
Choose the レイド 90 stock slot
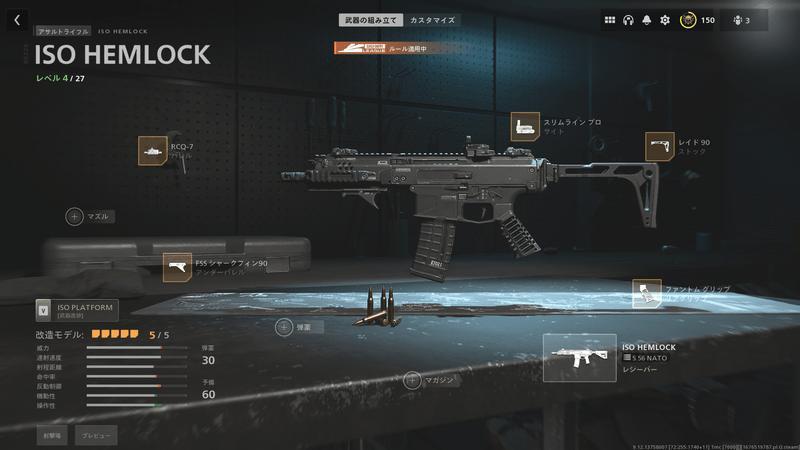[660, 147]
